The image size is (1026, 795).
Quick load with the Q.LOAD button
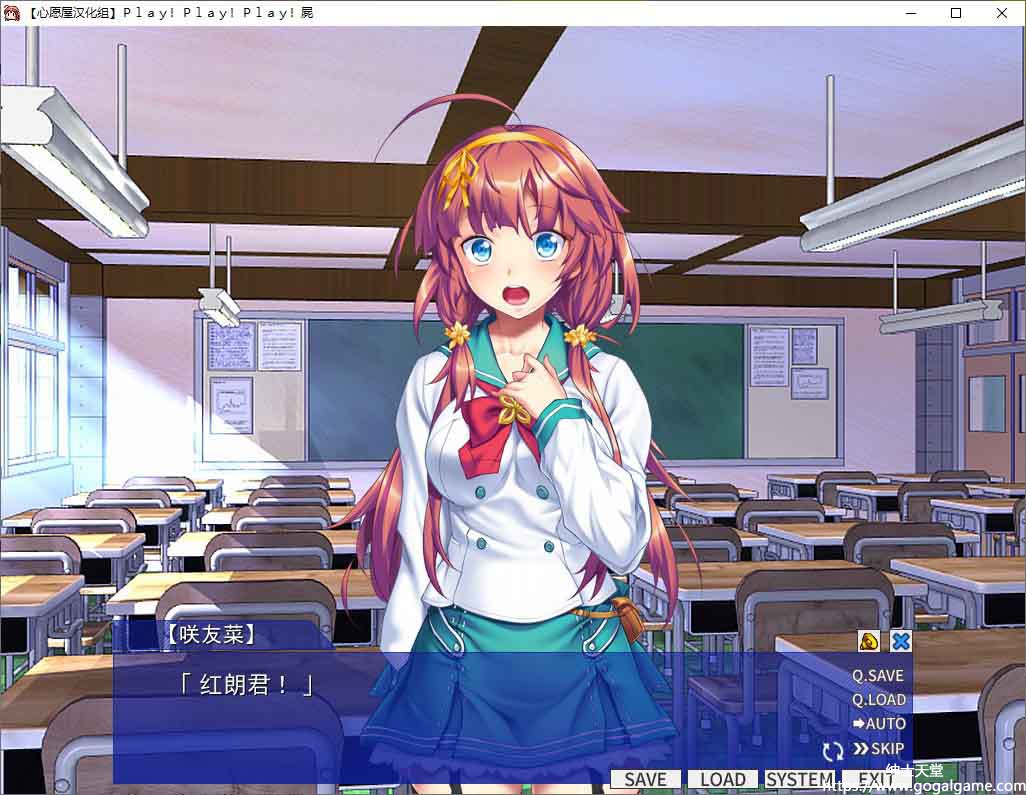(x=878, y=700)
